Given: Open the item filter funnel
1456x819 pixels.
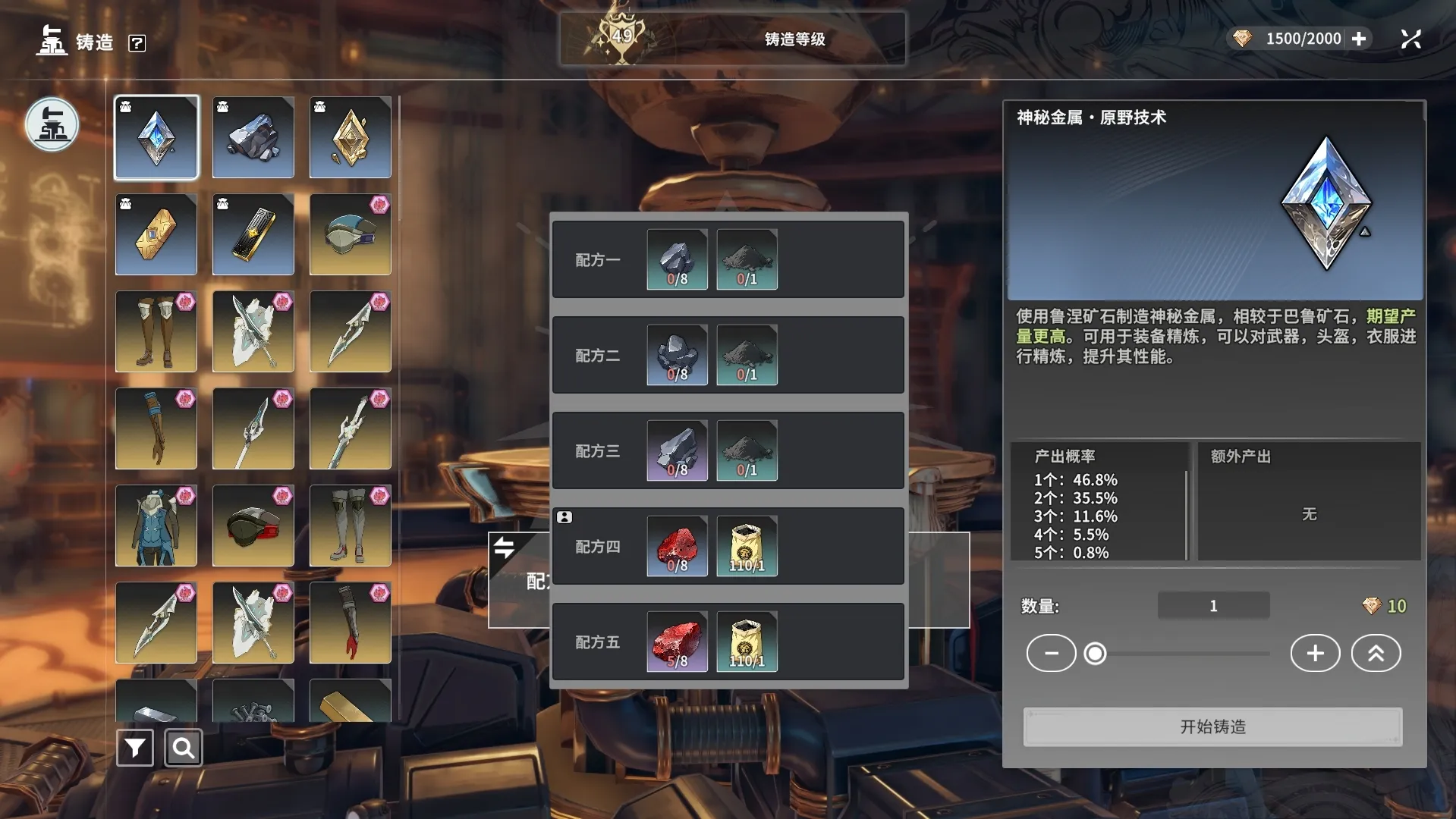Looking at the screenshot, I should pyautogui.click(x=135, y=748).
